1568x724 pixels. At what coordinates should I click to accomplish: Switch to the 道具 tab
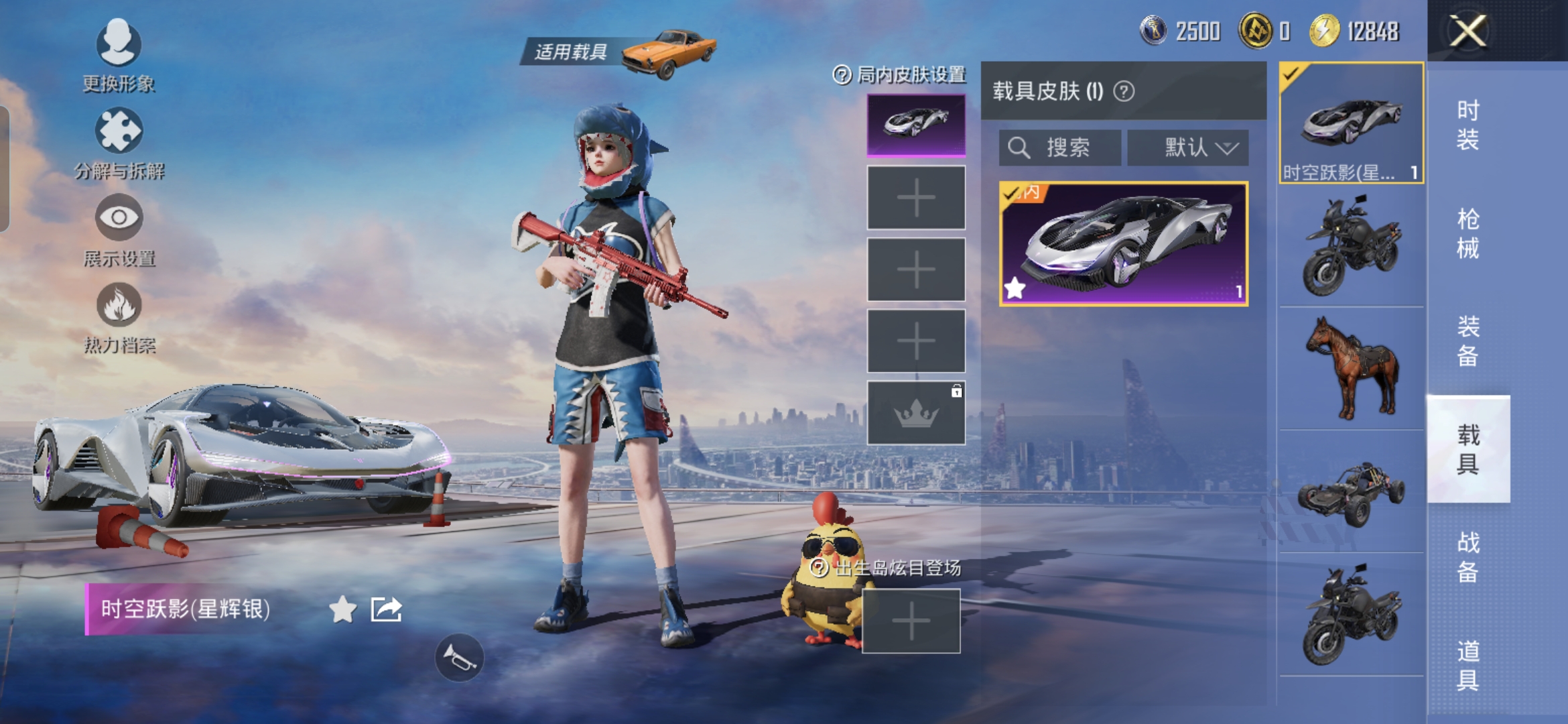[x=1467, y=665]
